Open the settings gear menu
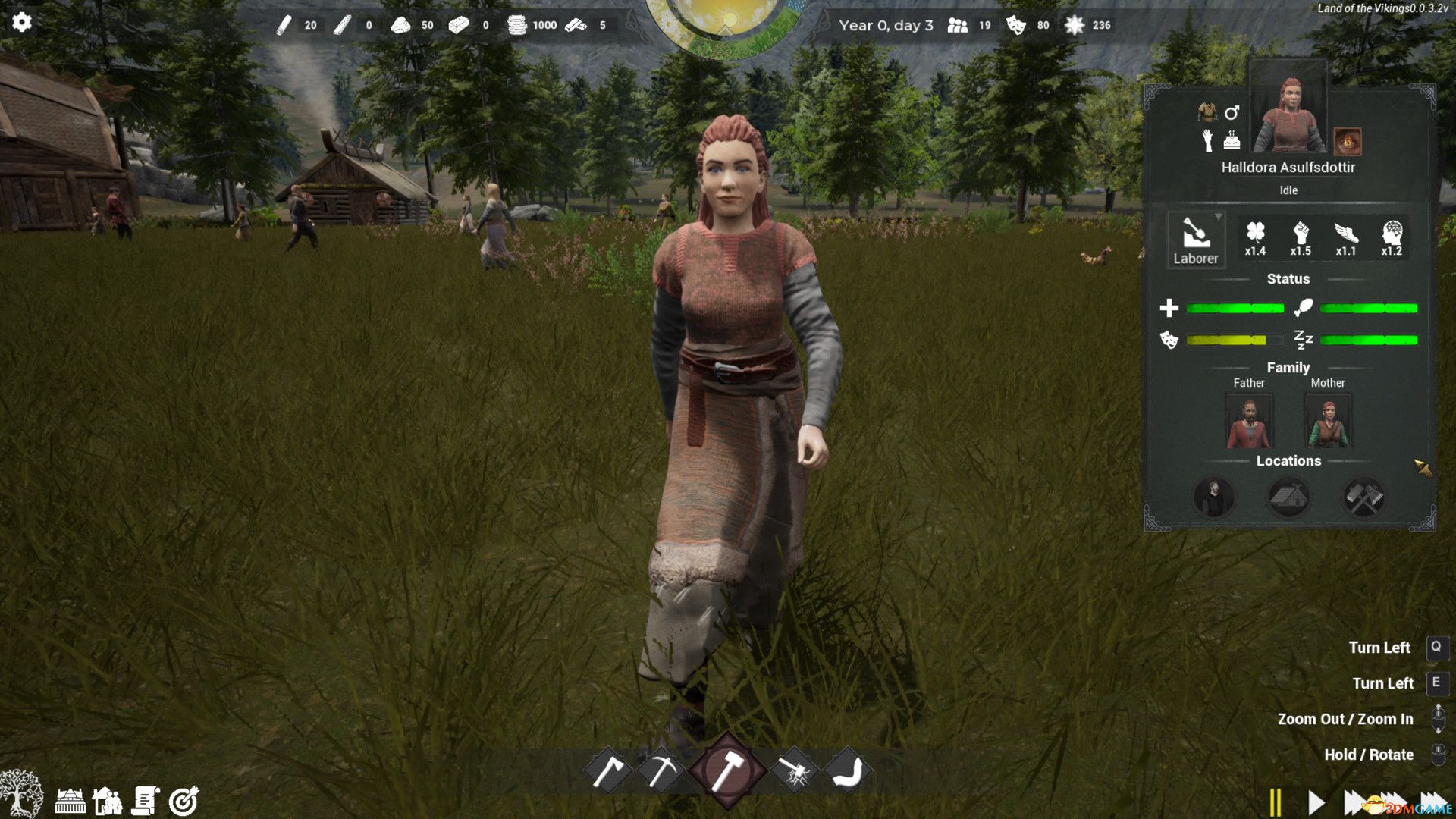 [22, 22]
